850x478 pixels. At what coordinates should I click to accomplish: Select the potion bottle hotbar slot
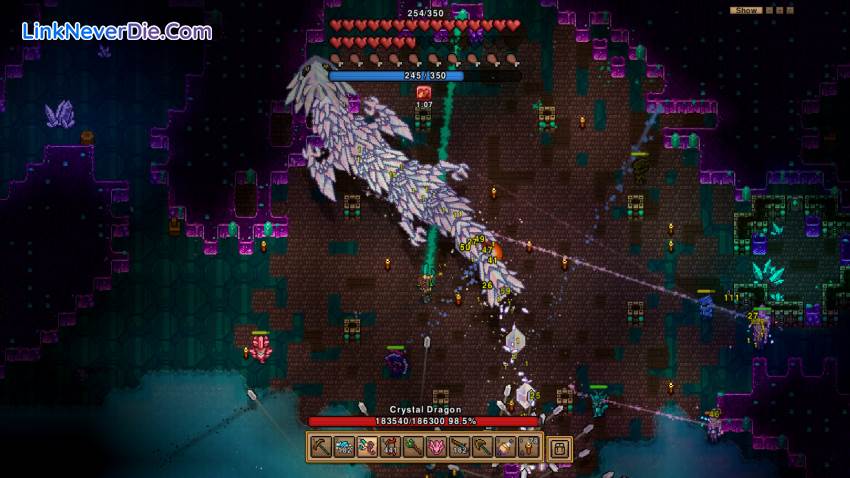click(x=505, y=447)
